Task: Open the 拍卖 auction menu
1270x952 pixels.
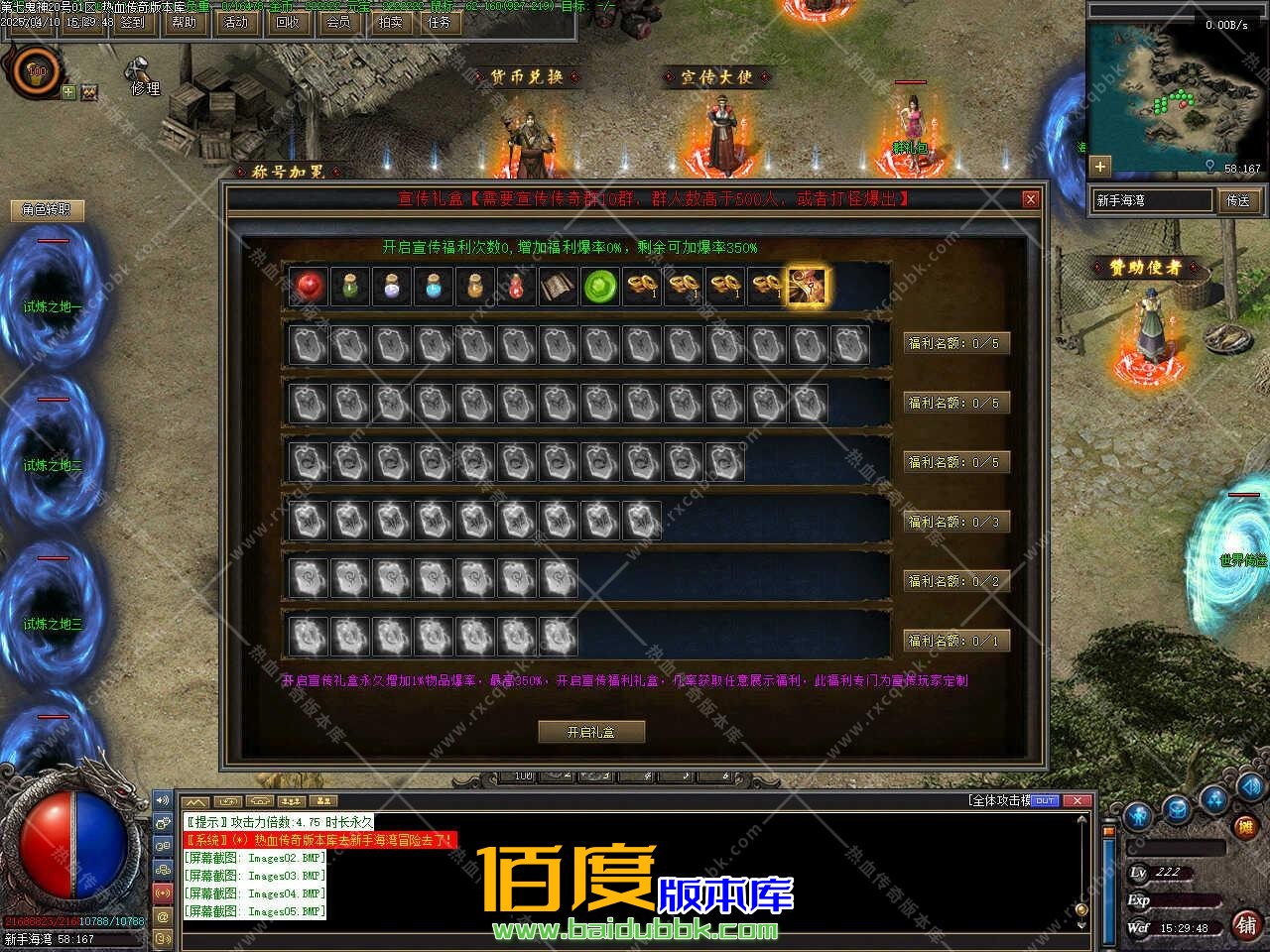Action: (x=389, y=22)
